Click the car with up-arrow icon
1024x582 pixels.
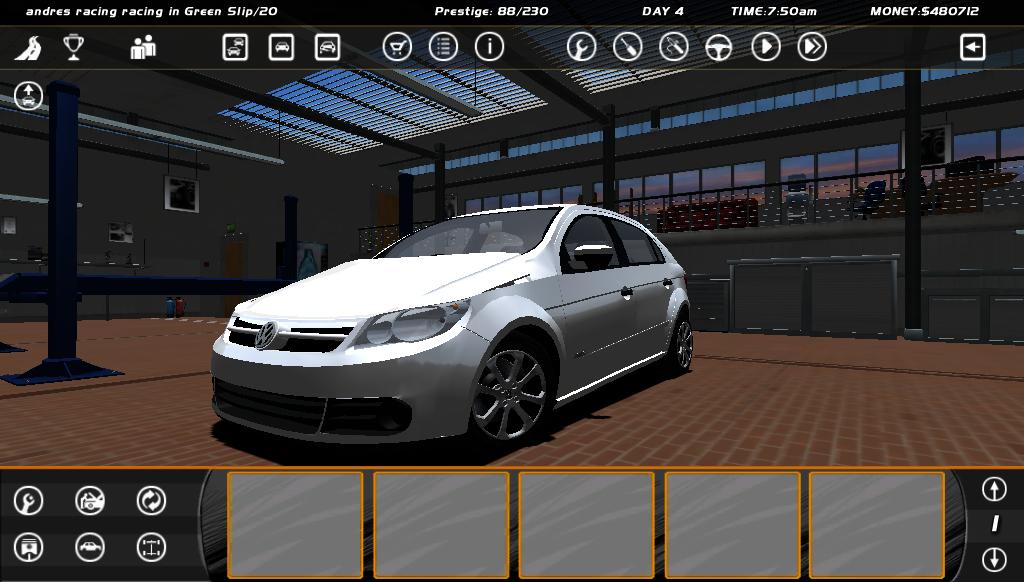(28, 96)
